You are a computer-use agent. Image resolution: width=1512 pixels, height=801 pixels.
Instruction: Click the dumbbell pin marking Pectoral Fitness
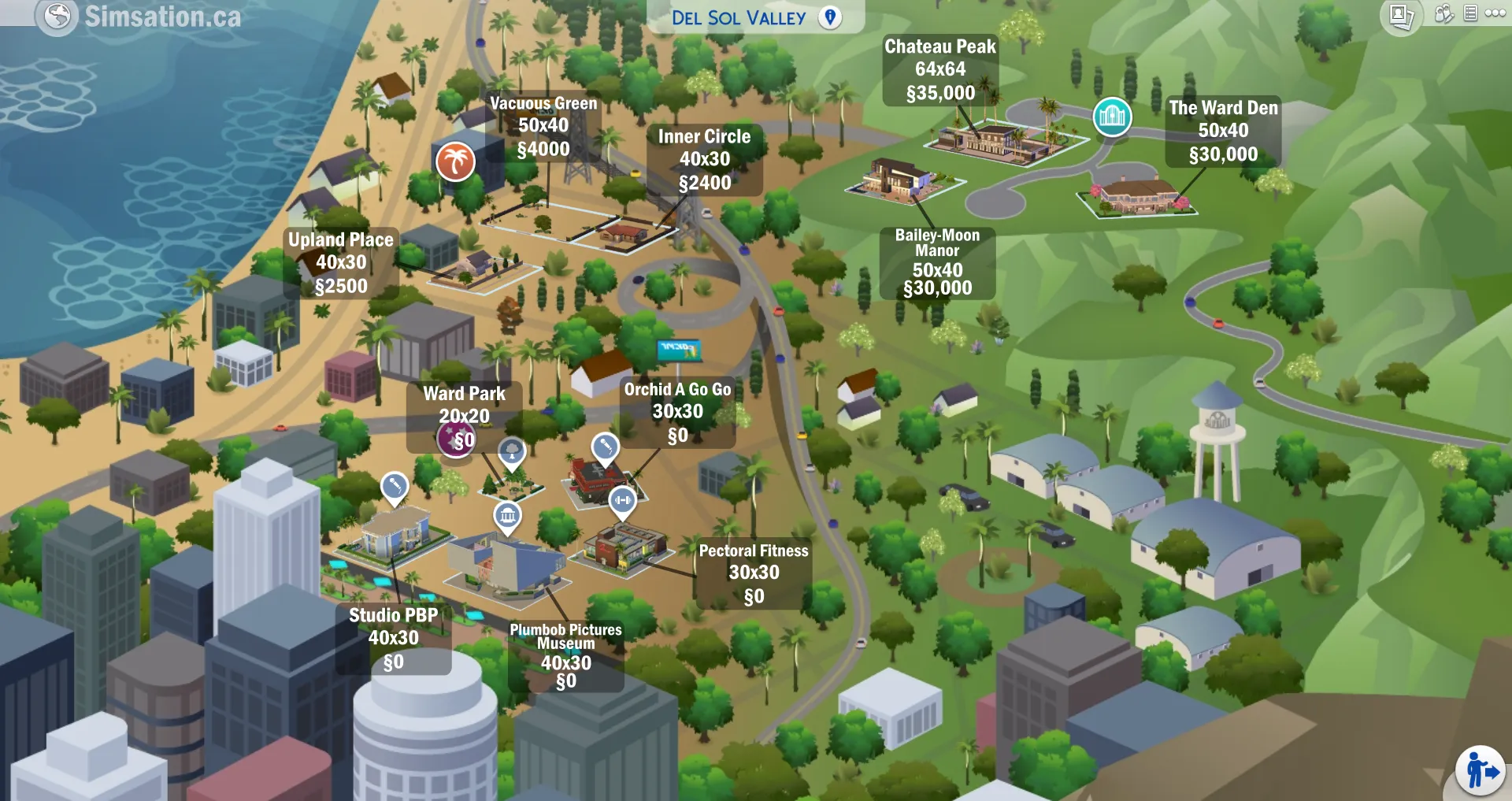coord(623,499)
